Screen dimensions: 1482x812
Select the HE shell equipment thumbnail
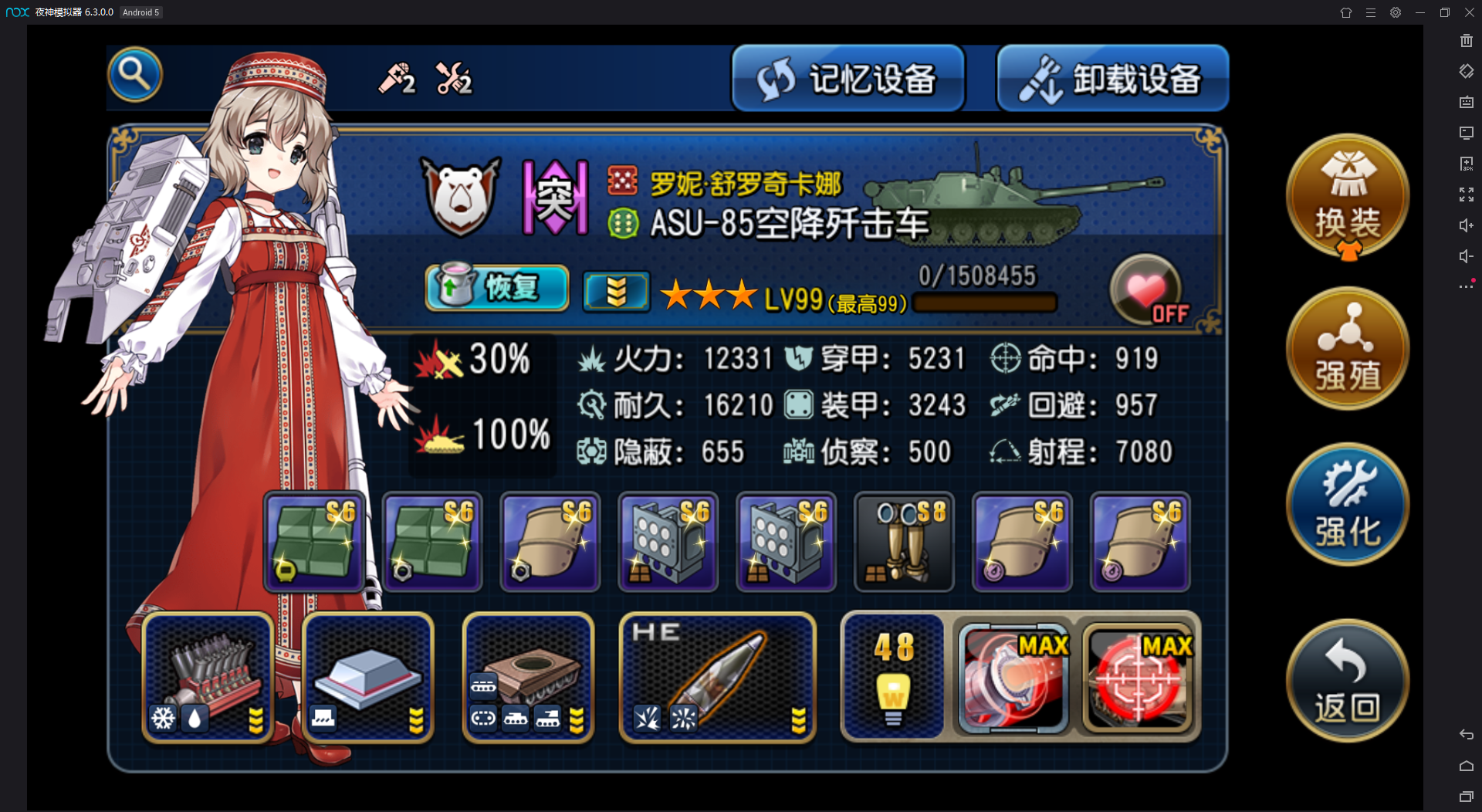tap(717, 678)
